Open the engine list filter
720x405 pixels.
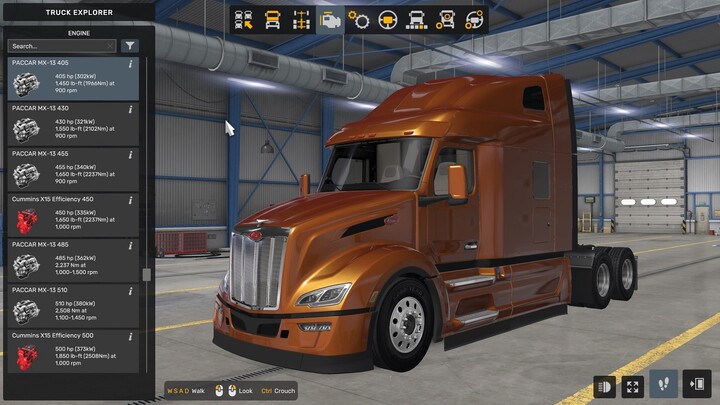[x=130, y=46]
